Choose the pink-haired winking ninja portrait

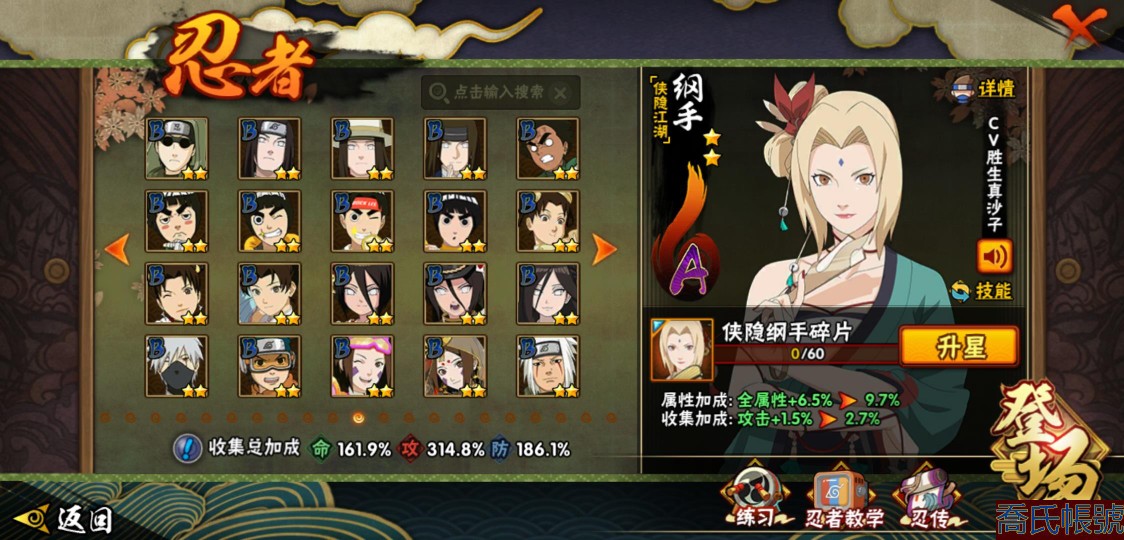click(362, 366)
